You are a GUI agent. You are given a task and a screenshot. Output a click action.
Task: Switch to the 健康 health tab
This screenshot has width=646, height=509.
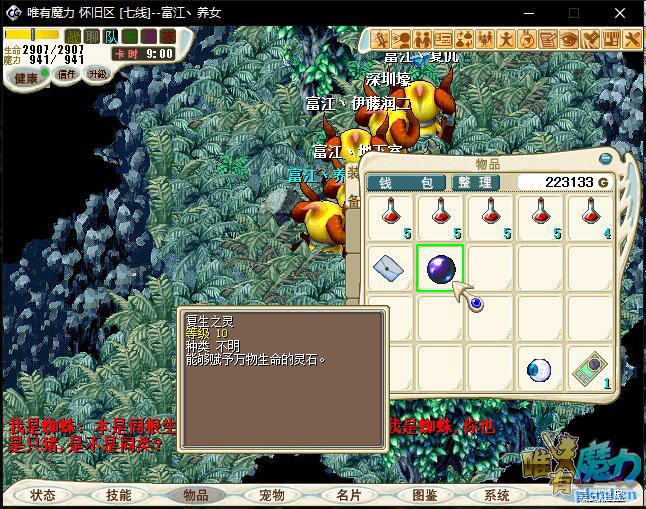point(27,78)
